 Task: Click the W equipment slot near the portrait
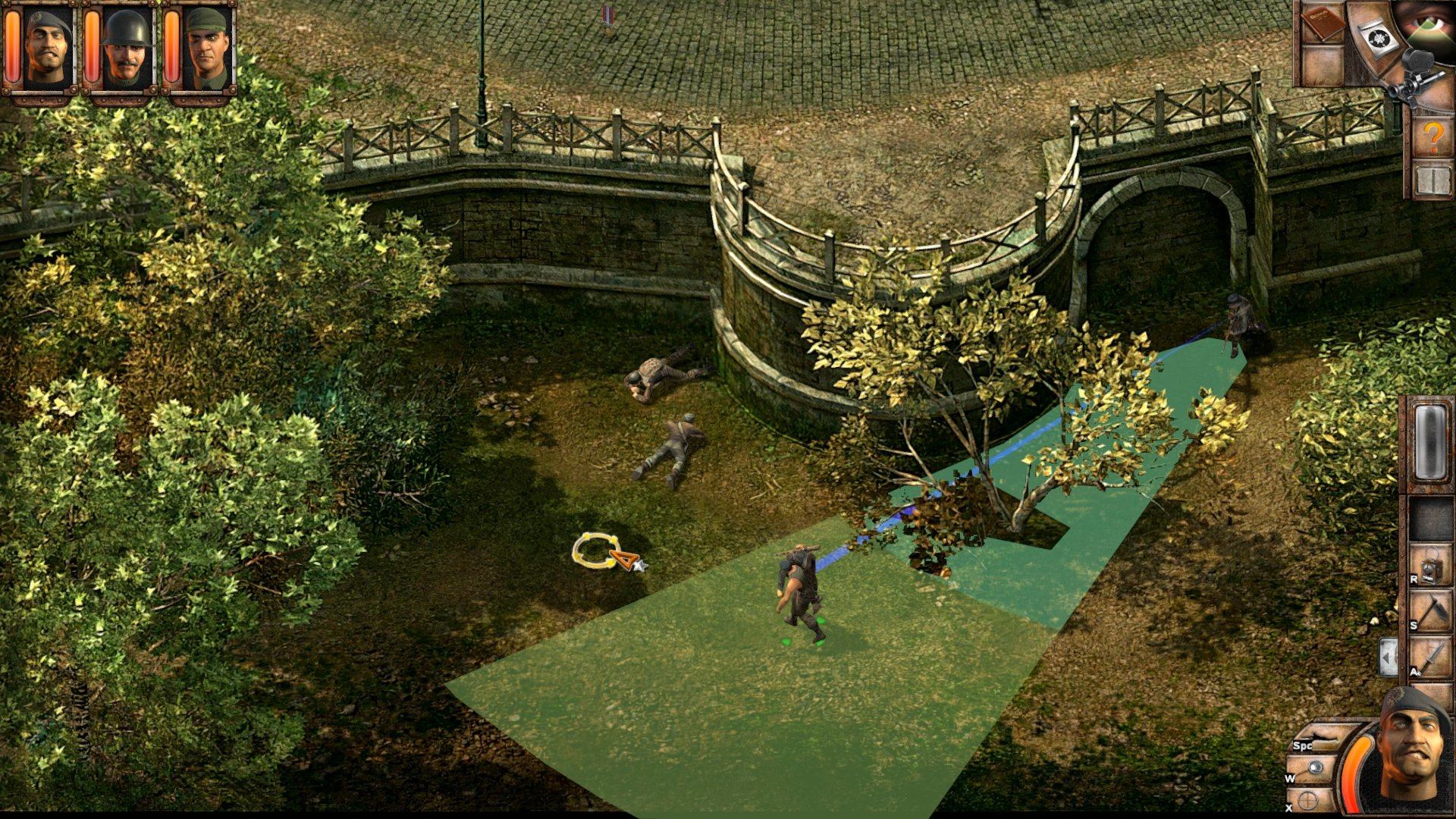(x=1316, y=767)
